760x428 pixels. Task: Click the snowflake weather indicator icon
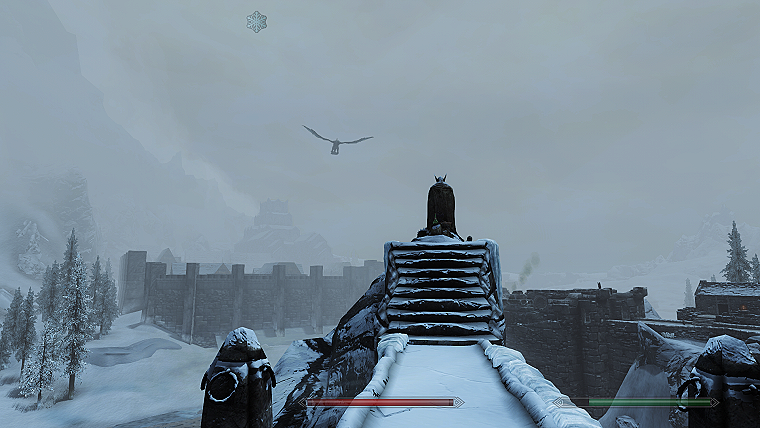pyautogui.click(x=257, y=21)
